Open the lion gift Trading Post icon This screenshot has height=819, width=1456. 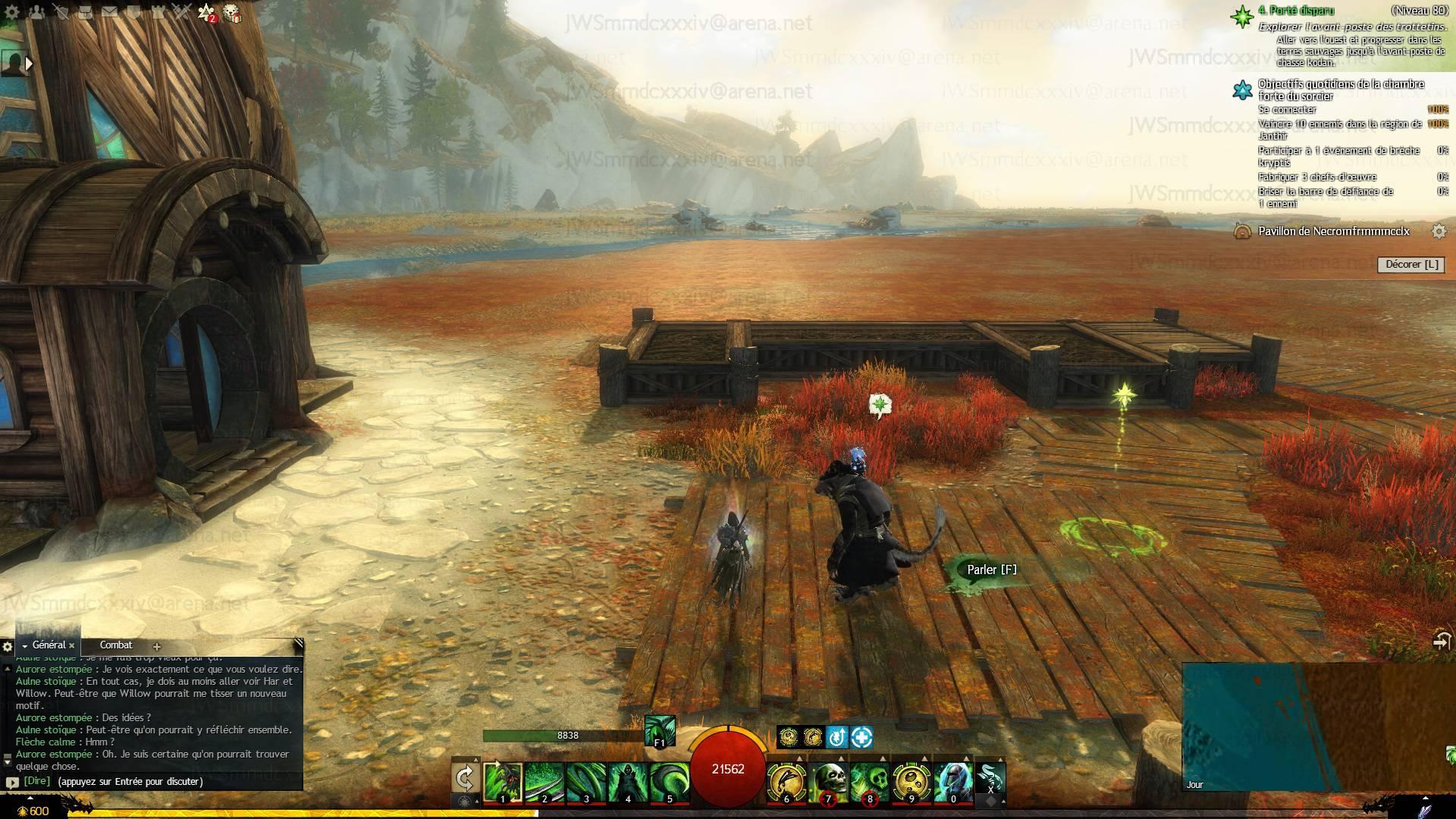[x=232, y=13]
